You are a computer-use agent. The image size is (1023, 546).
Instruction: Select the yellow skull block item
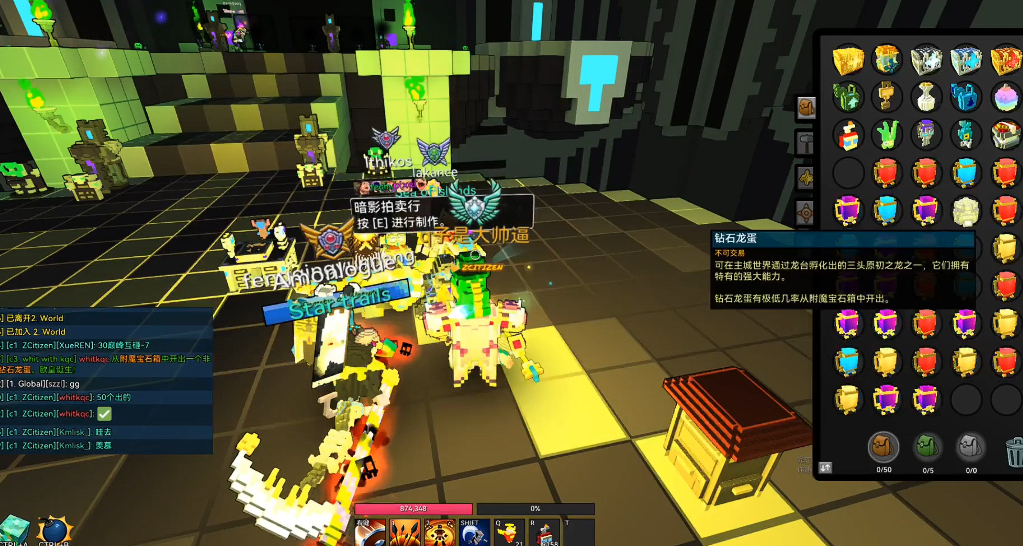coord(966,210)
